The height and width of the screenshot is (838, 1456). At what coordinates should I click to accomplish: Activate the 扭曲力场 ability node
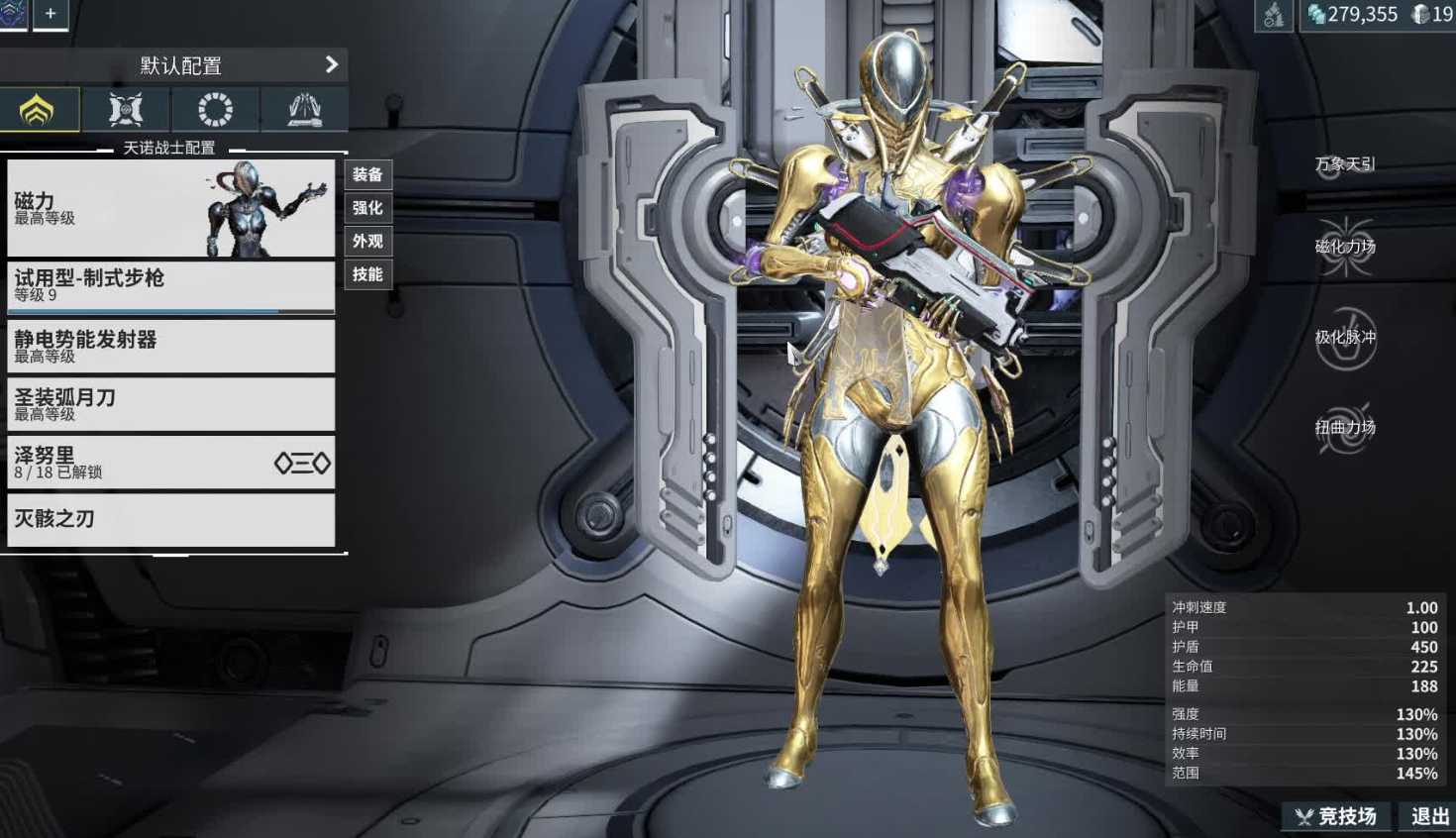(1346, 430)
